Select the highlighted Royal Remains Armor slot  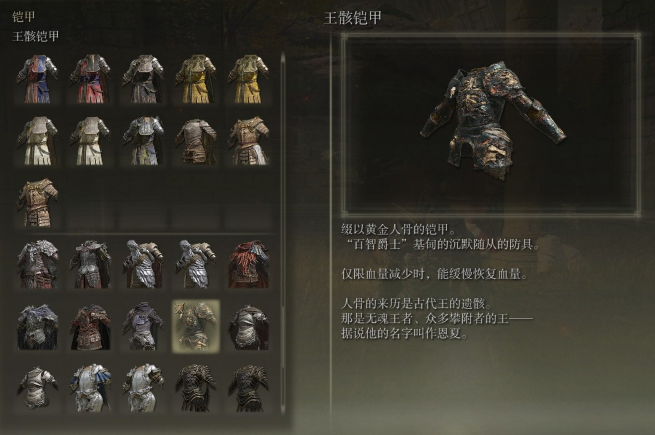click(195, 326)
